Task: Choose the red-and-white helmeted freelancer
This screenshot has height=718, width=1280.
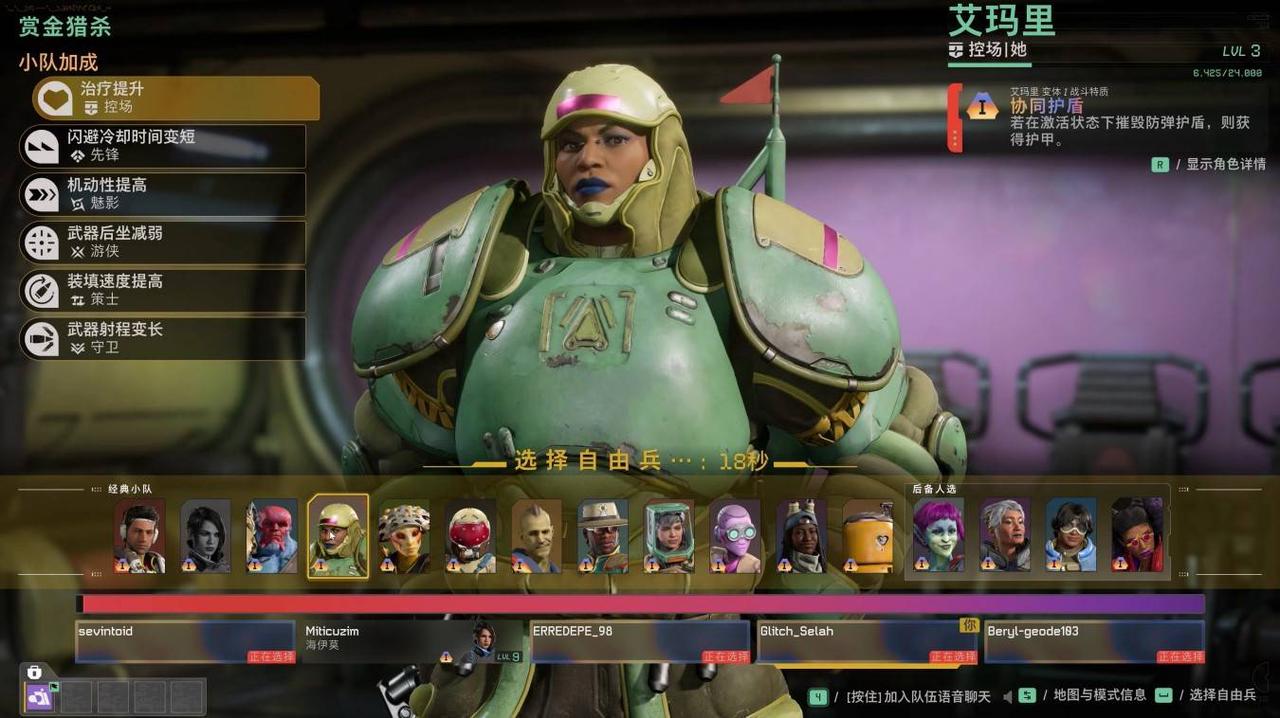Action: coord(470,536)
